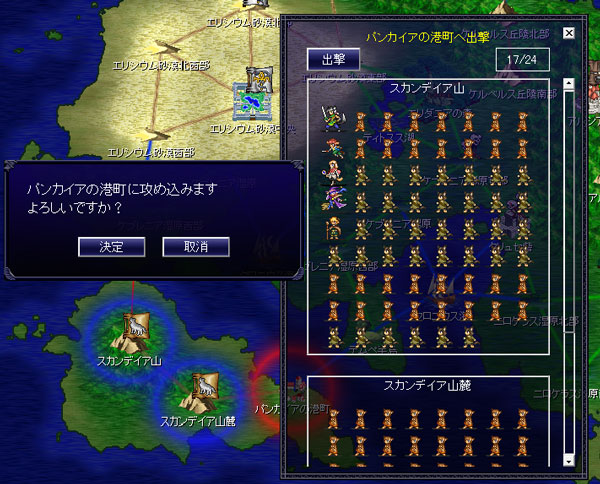Viewport: 600px width, 484px height.
Task: Select the golden armored knight unit
Action: (332, 227)
